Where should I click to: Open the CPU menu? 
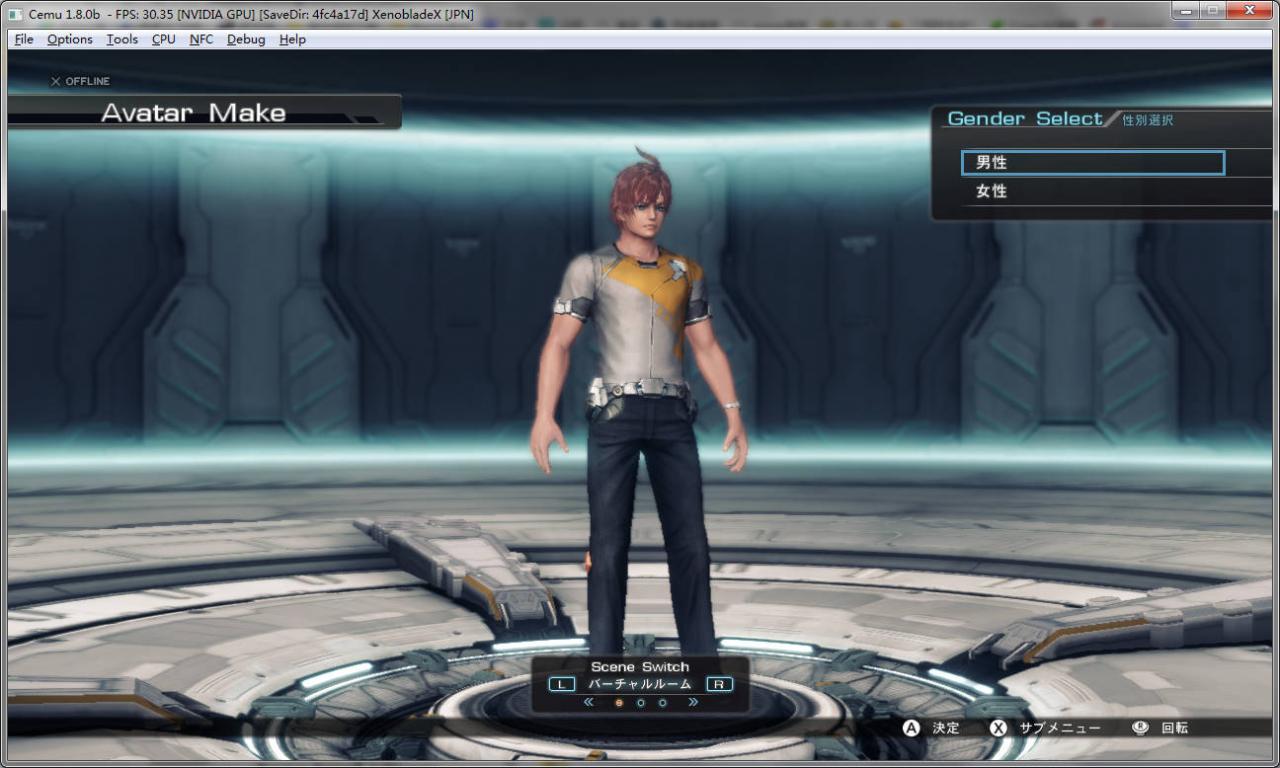pyautogui.click(x=163, y=39)
